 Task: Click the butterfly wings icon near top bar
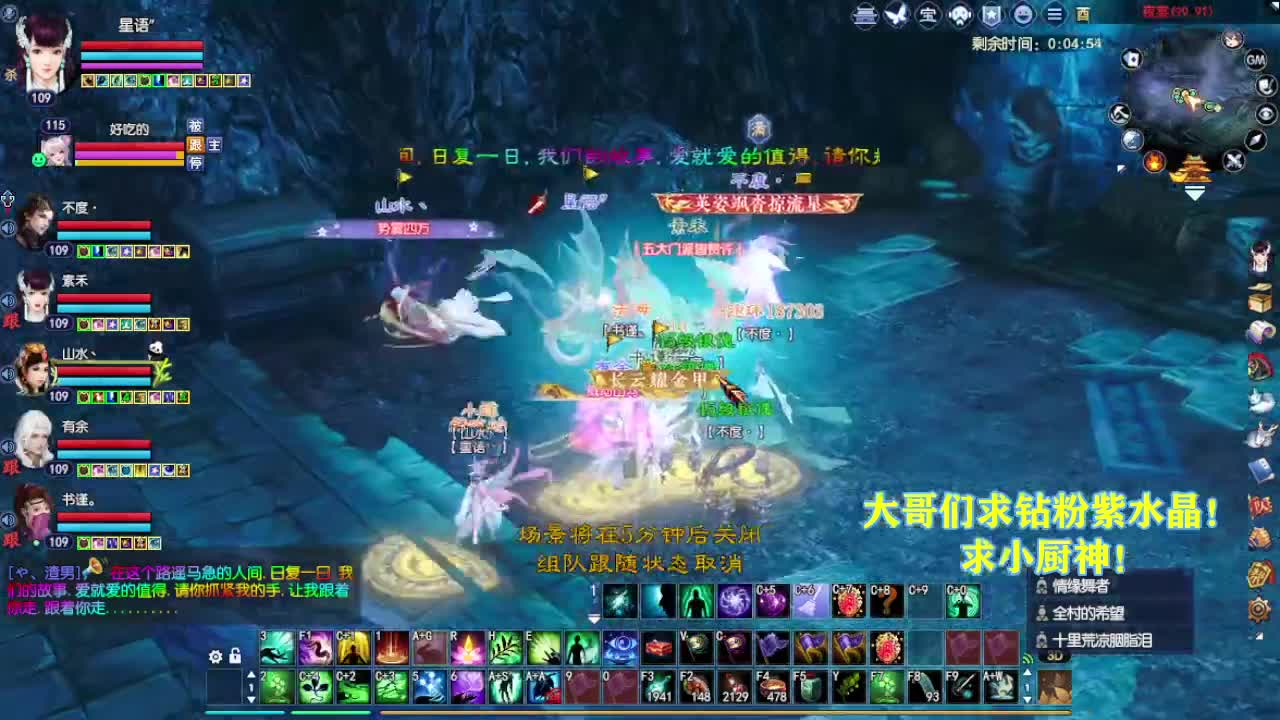coord(896,16)
